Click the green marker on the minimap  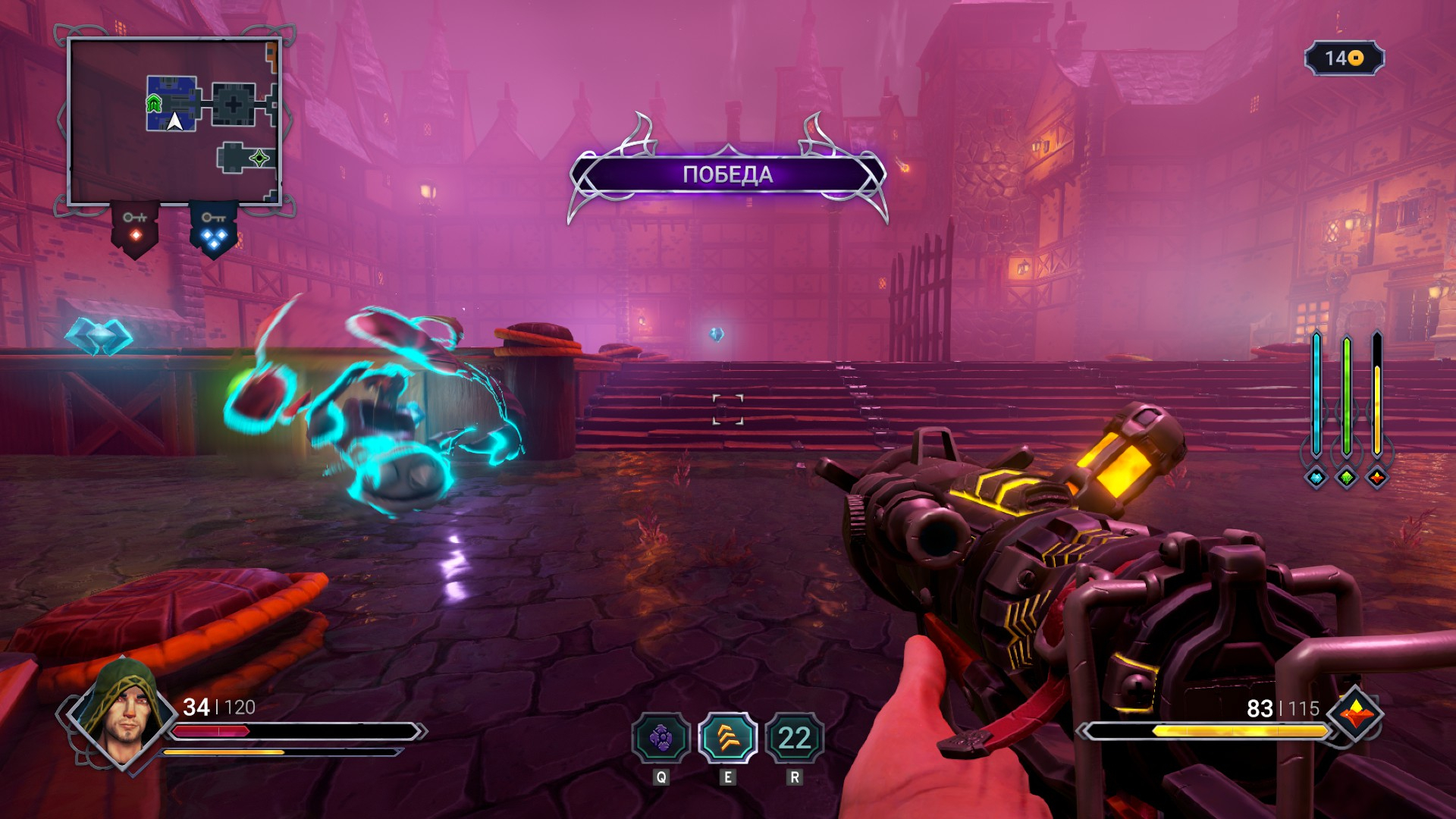pos(154,104)
